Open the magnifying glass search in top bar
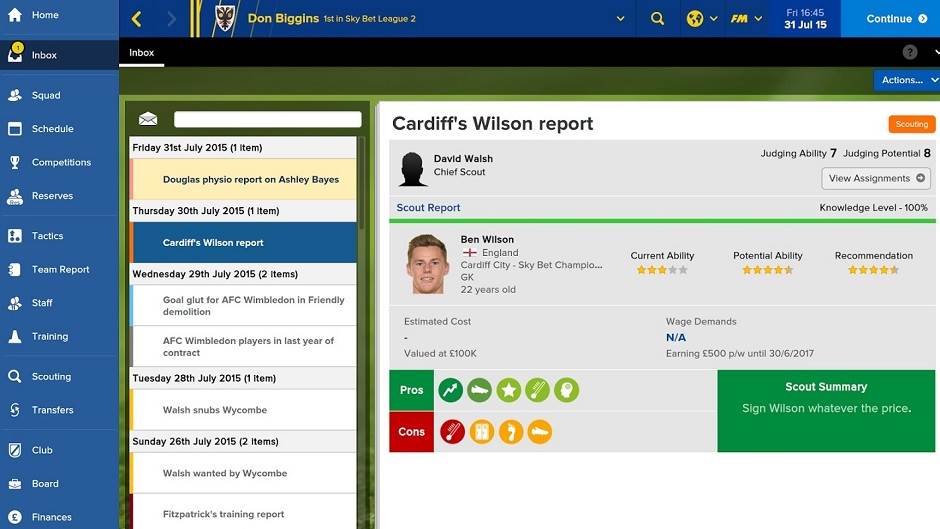The height and width of the screenshot is (529, 940). coord(657,19)
